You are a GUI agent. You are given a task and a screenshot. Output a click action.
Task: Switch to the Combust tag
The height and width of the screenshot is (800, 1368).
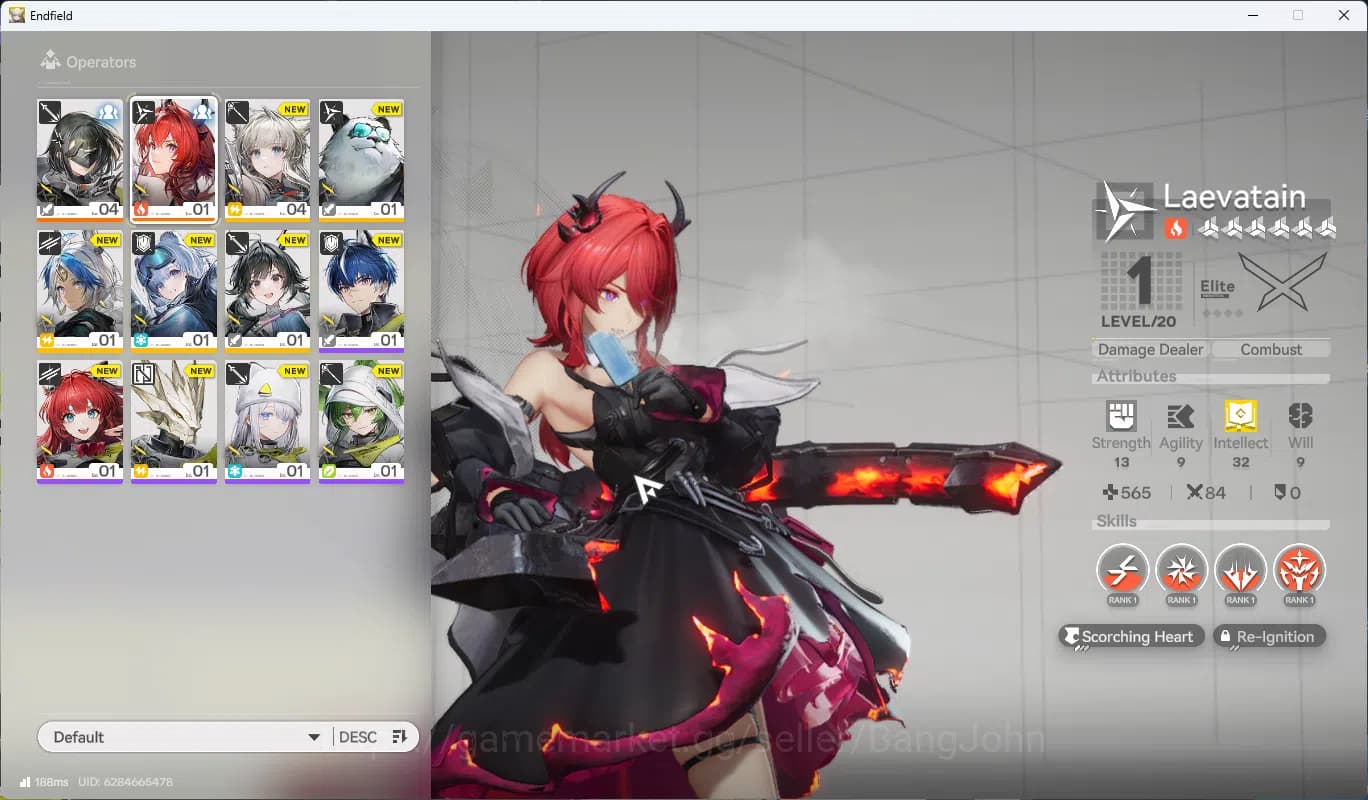coord(1271,349)
